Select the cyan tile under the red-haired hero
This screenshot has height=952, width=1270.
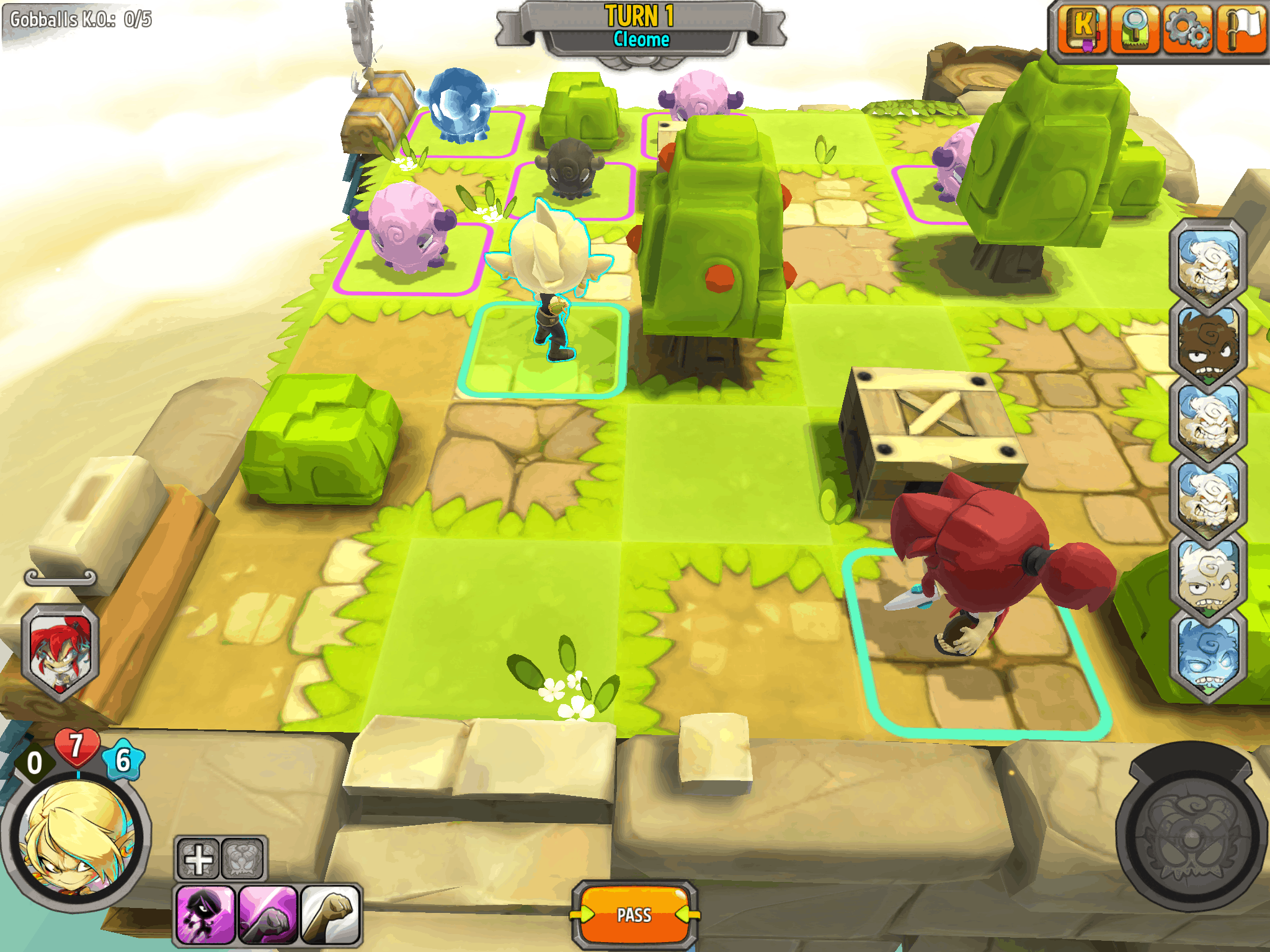click(x=980, y=676)
